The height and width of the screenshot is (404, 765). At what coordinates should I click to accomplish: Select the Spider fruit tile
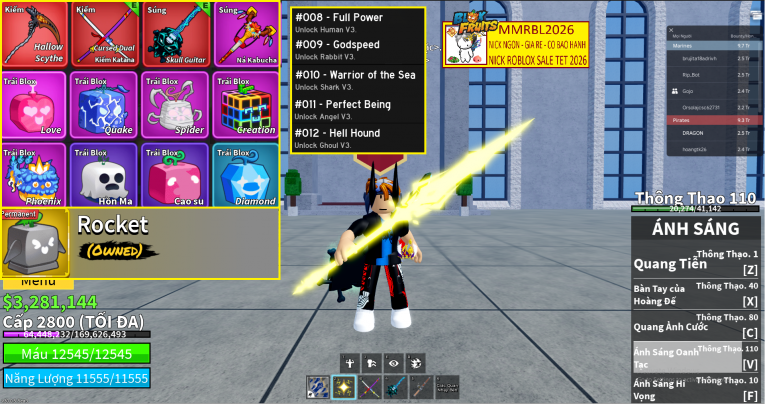(x=175, y=106)
